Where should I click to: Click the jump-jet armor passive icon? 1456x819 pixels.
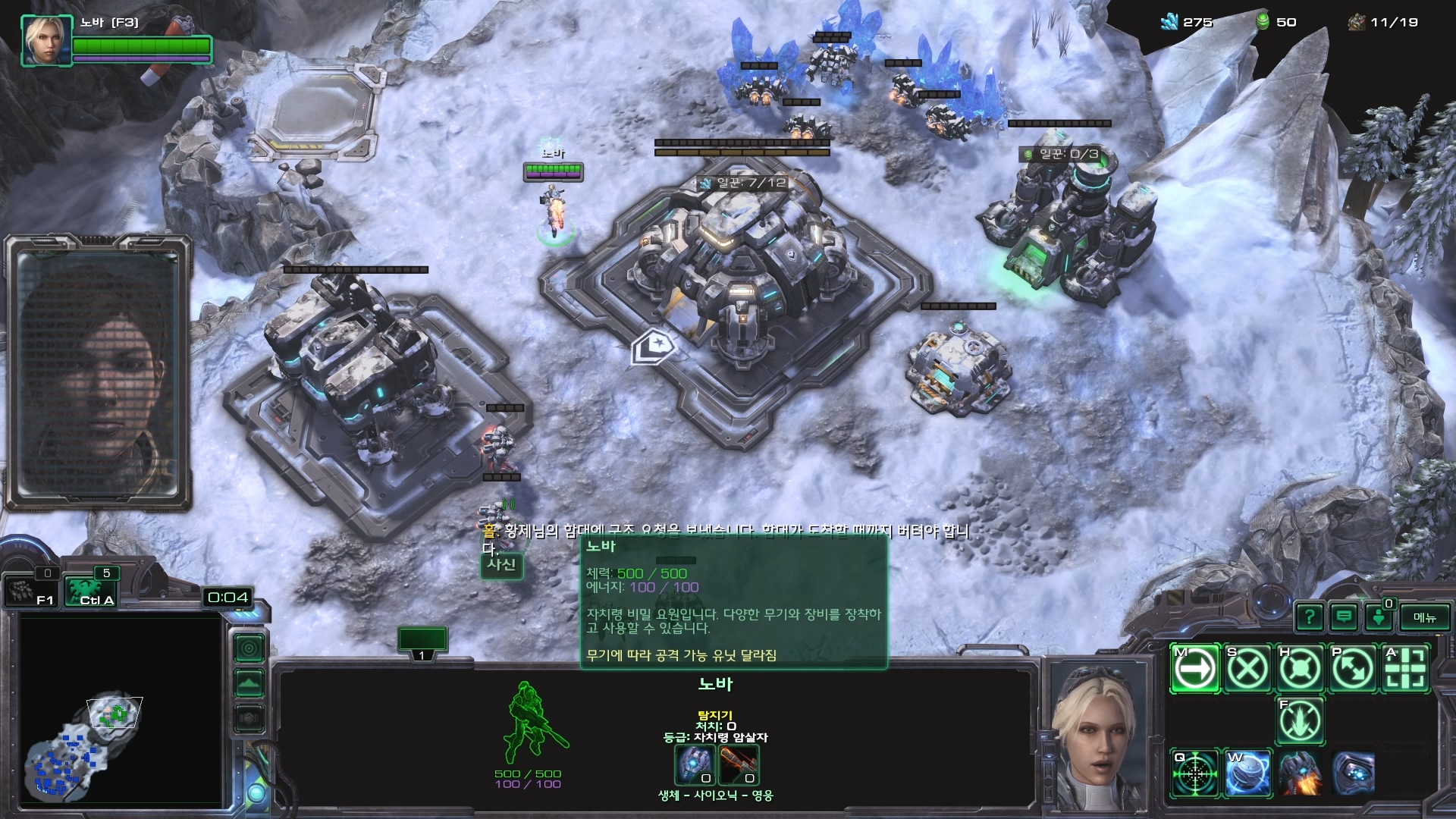pos(1300,773)
